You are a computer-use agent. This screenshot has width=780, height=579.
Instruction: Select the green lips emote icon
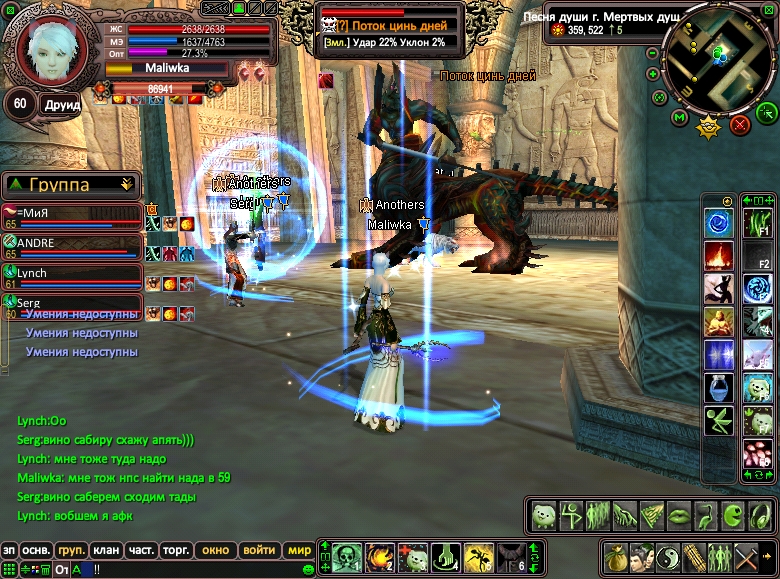tap(678, 516)
